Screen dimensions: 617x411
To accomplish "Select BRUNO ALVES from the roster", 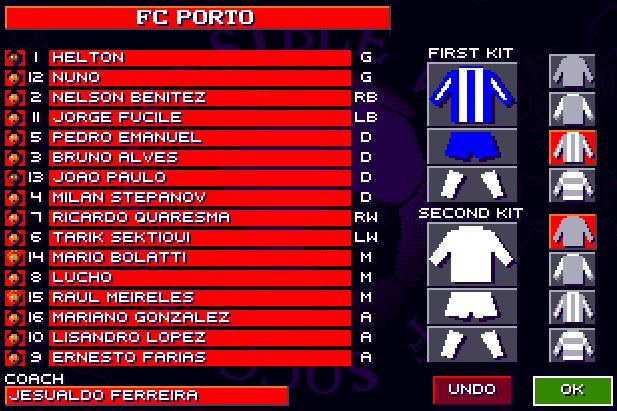I will 199,158.
